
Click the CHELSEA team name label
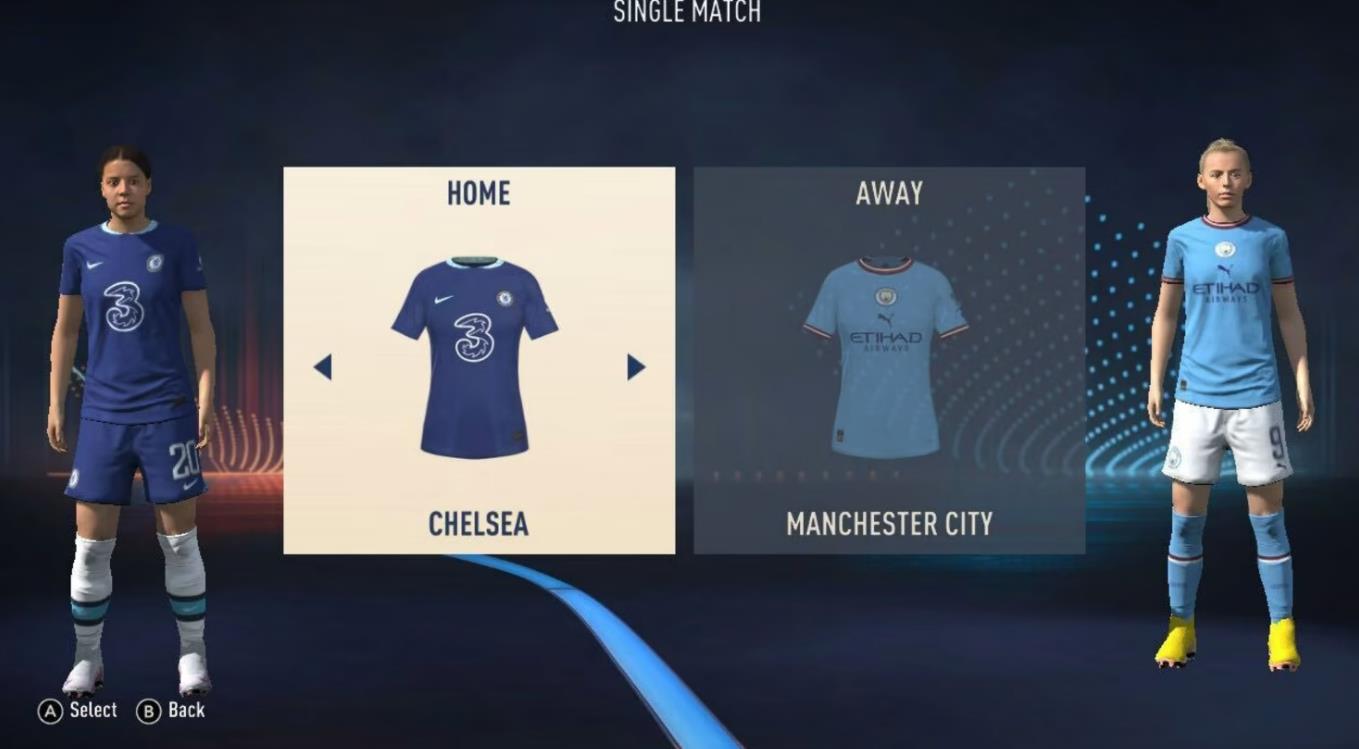477,525
